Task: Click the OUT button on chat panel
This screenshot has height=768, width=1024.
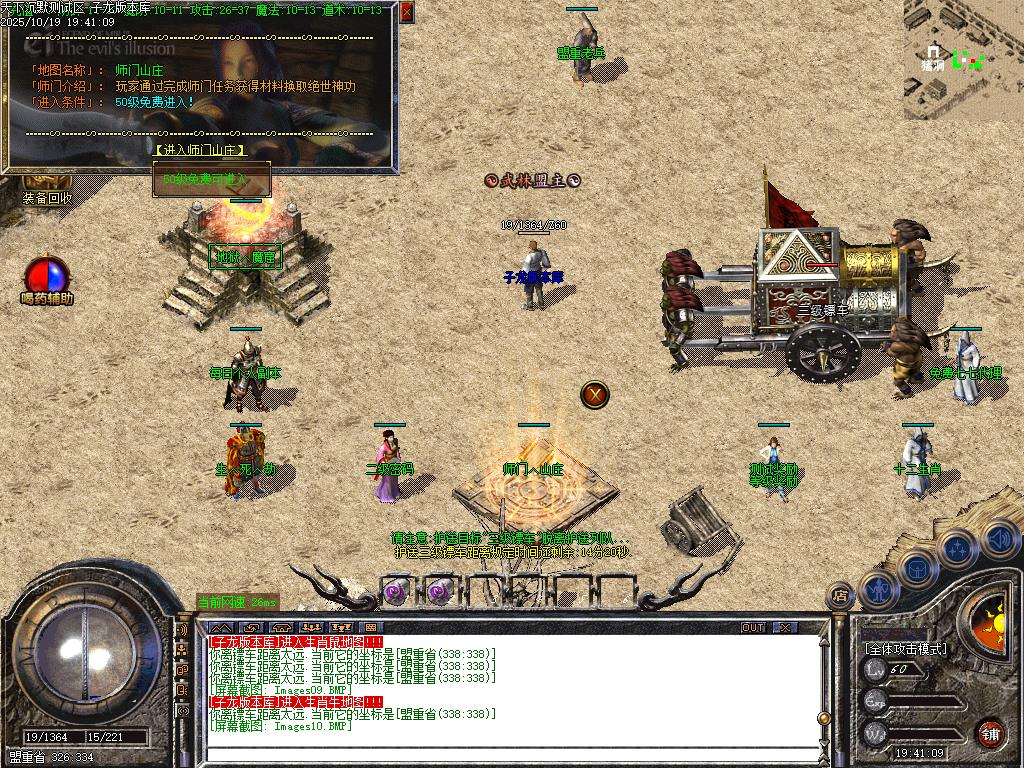Action: coord(753,627)
